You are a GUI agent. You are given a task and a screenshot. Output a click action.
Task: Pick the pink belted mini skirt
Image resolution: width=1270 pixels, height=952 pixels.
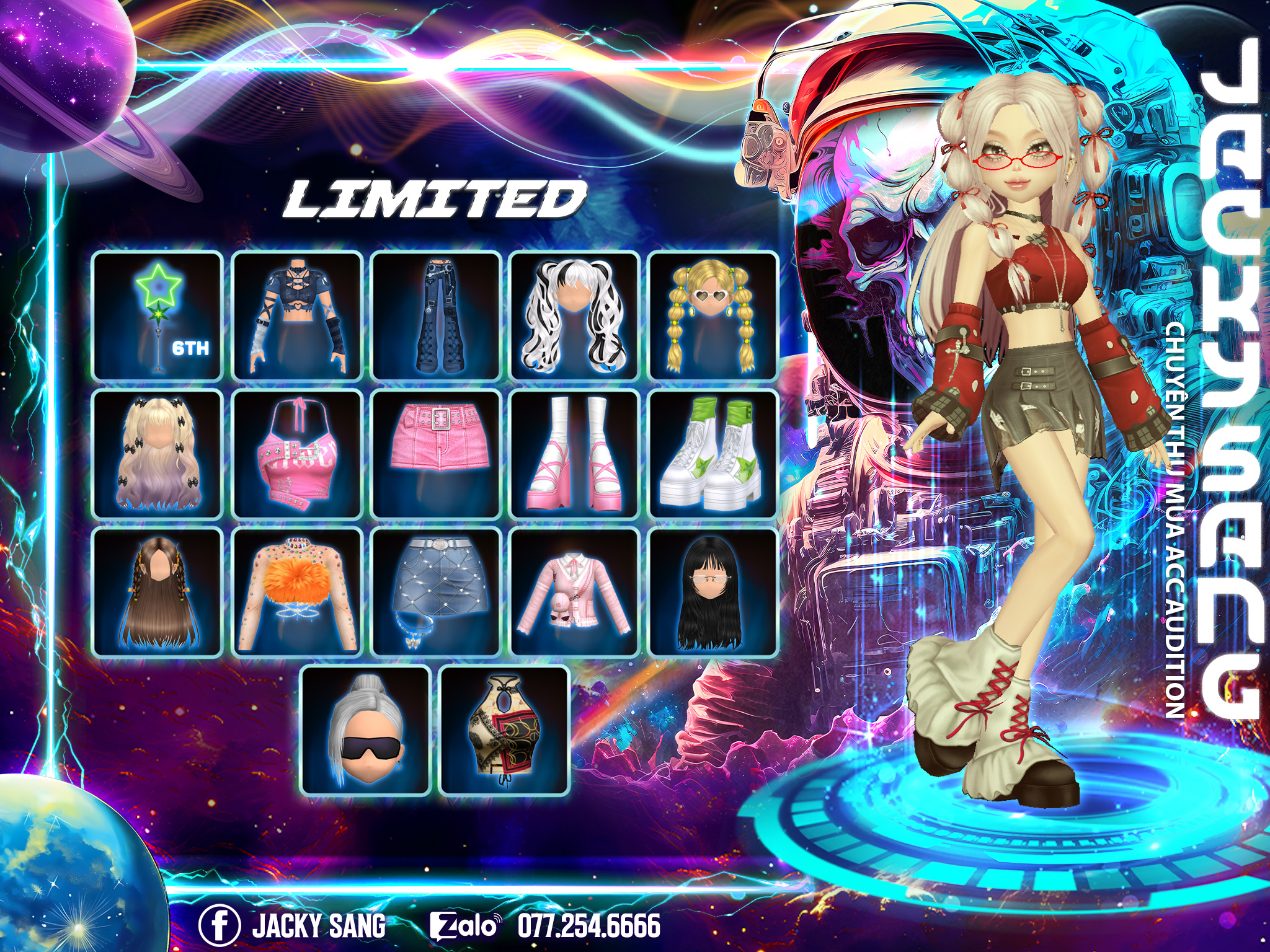point(436,454)
